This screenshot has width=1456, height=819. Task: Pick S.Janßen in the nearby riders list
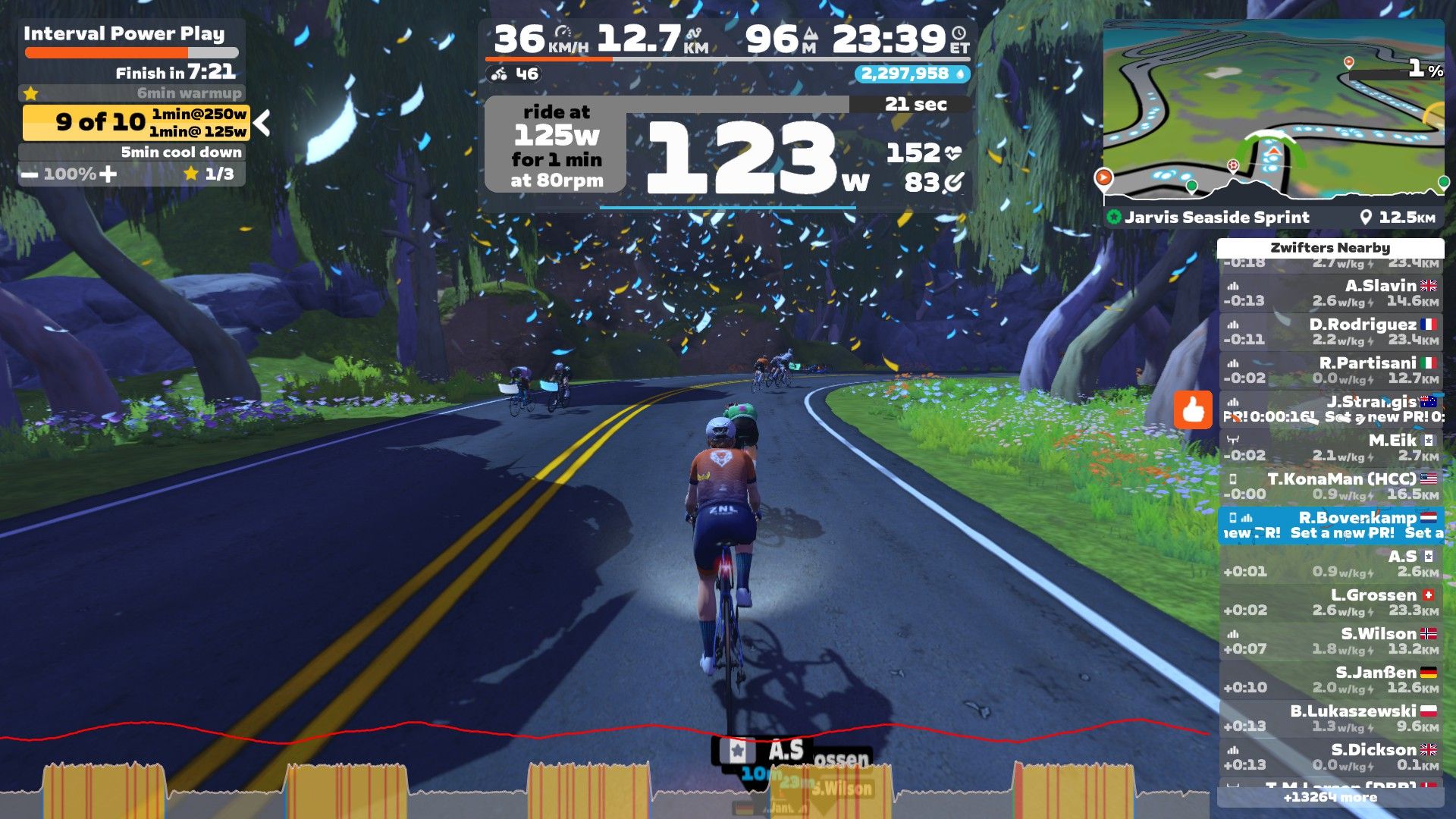1330,679
